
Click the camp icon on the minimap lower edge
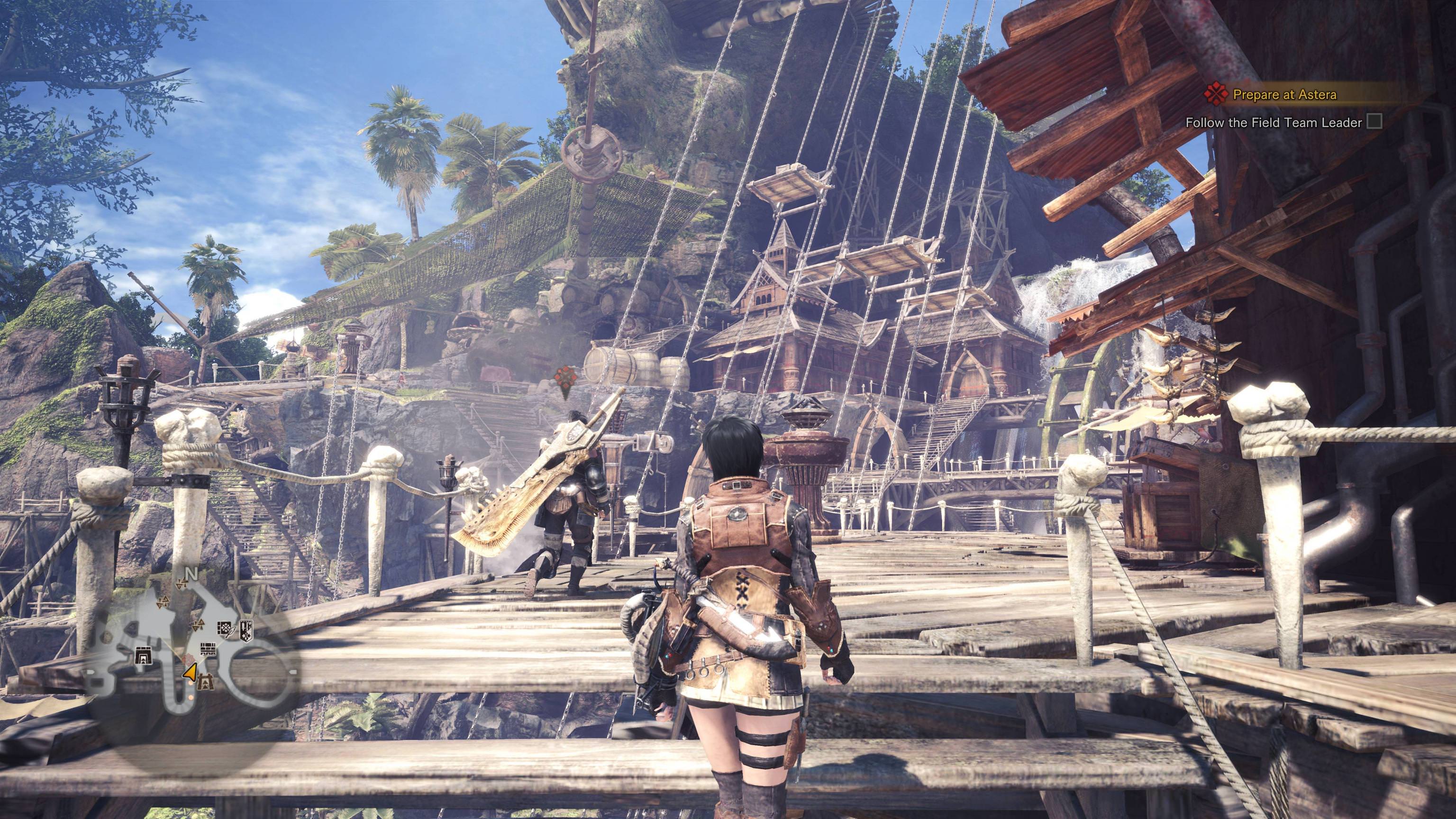point(206,682)
